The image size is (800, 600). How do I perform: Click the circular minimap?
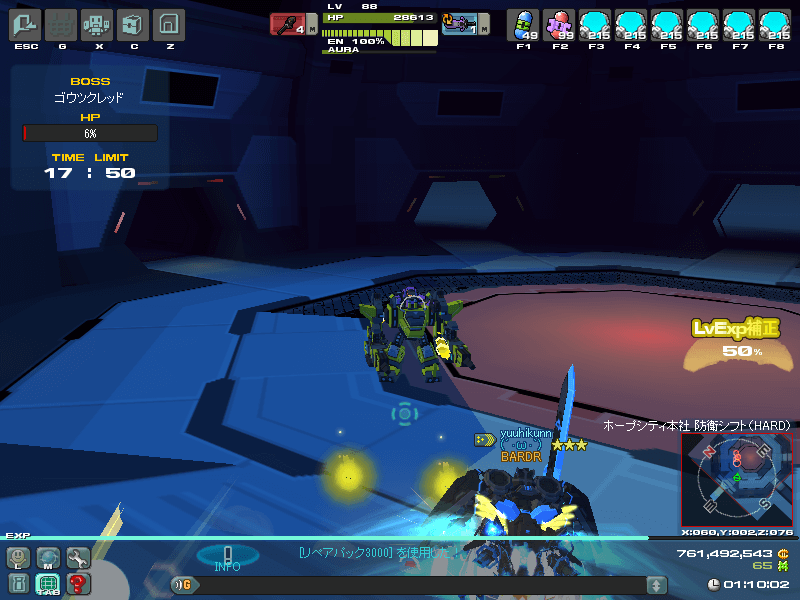pyautogui.click(x=737, y=479)
